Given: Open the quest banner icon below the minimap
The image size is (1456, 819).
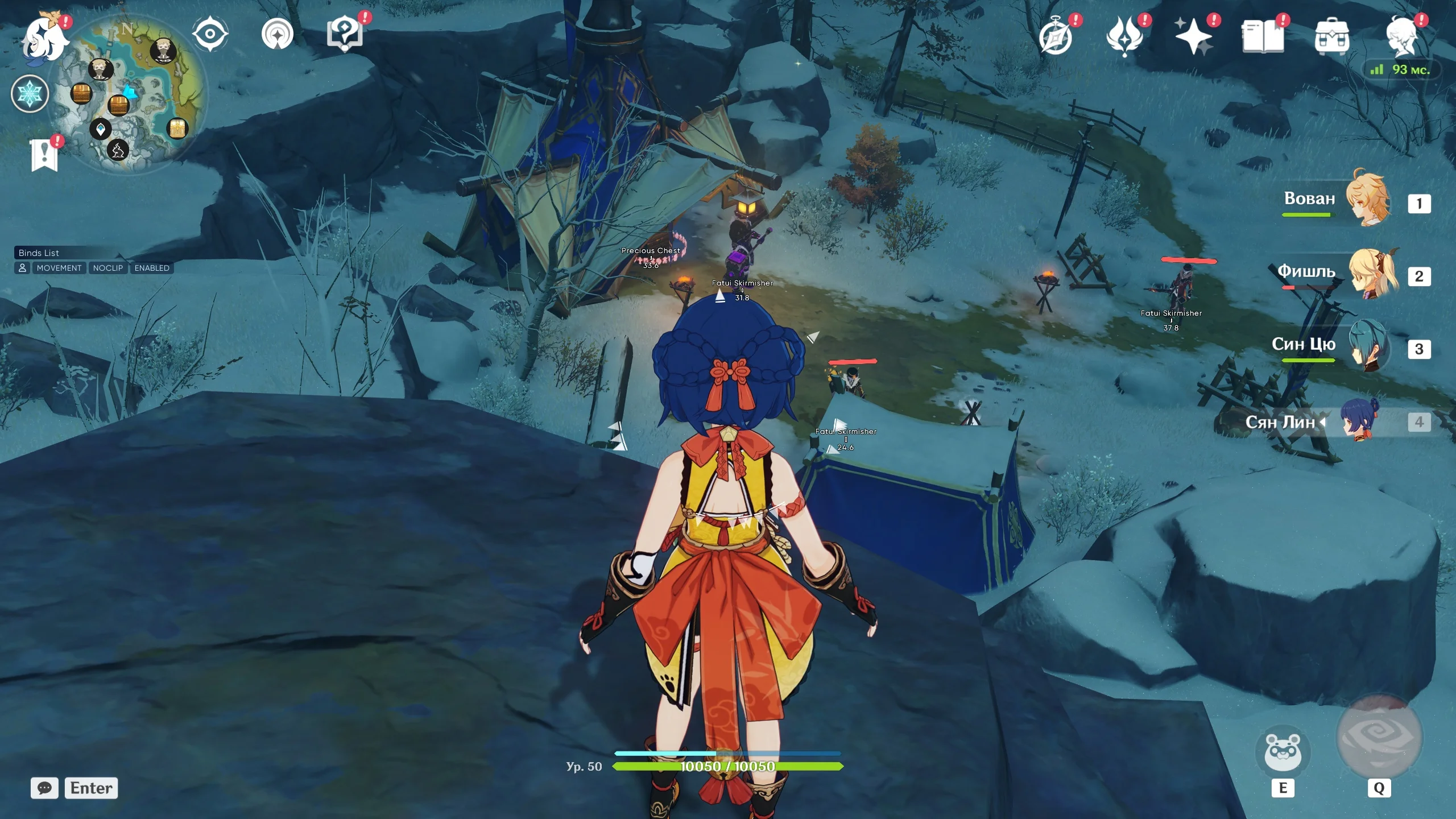Looking at the screenshot, I should click(x=45, y=155).
